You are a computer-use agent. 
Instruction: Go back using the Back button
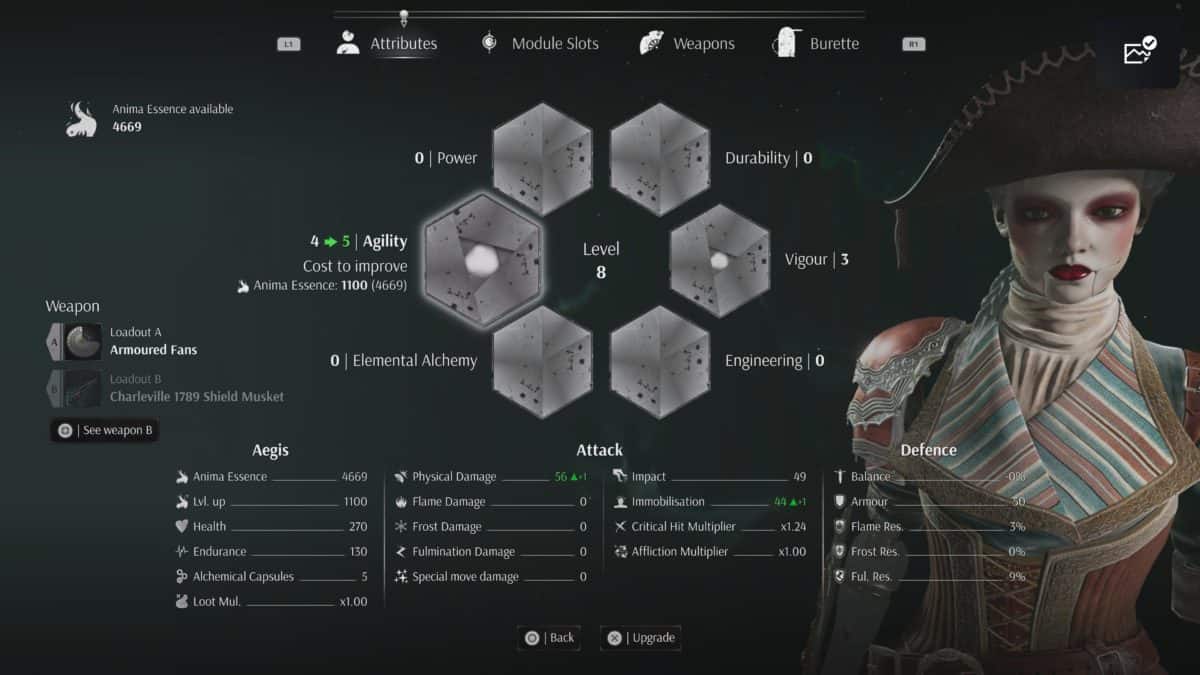click(549, 638)
